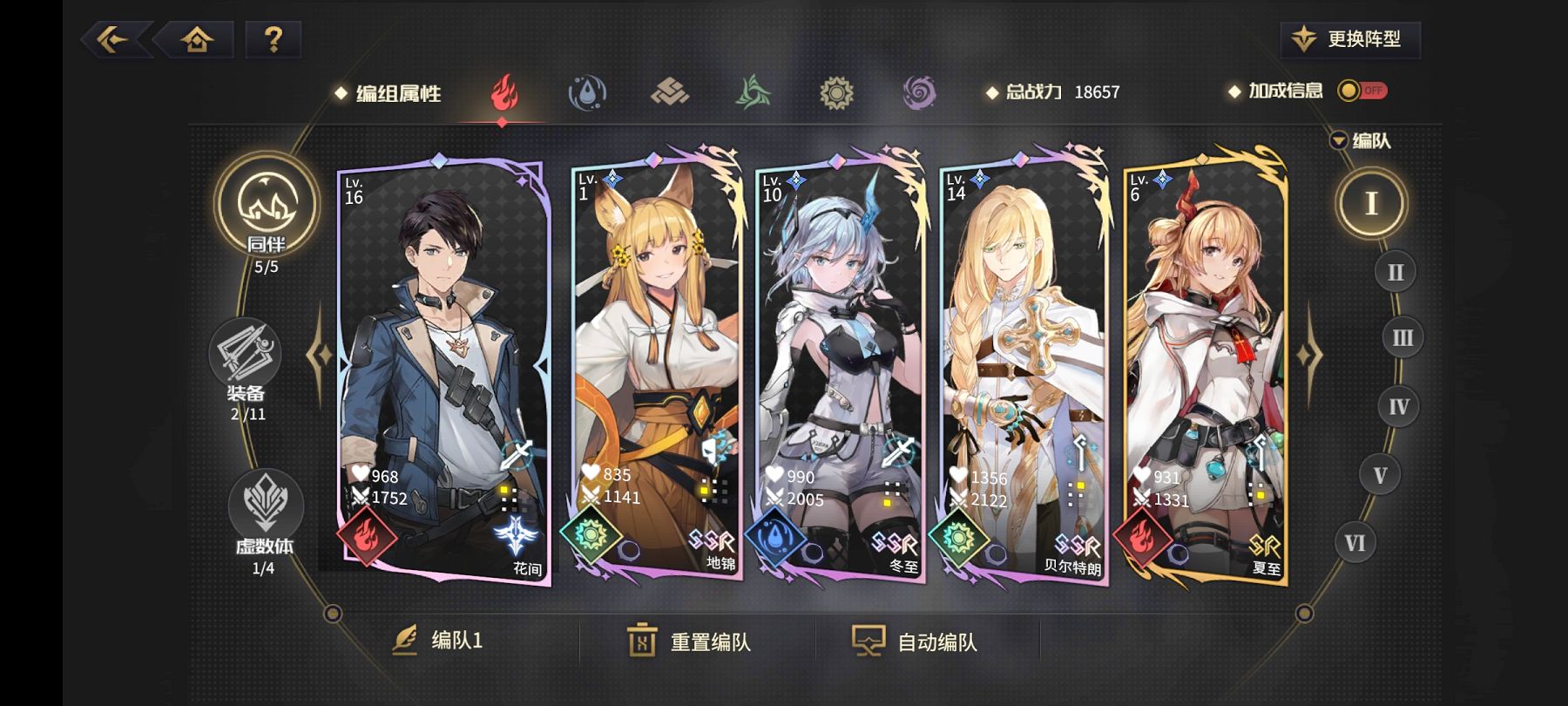Select the water drop attribute filter
This screenshot has width=1568, height=706.
click(587, 92)
